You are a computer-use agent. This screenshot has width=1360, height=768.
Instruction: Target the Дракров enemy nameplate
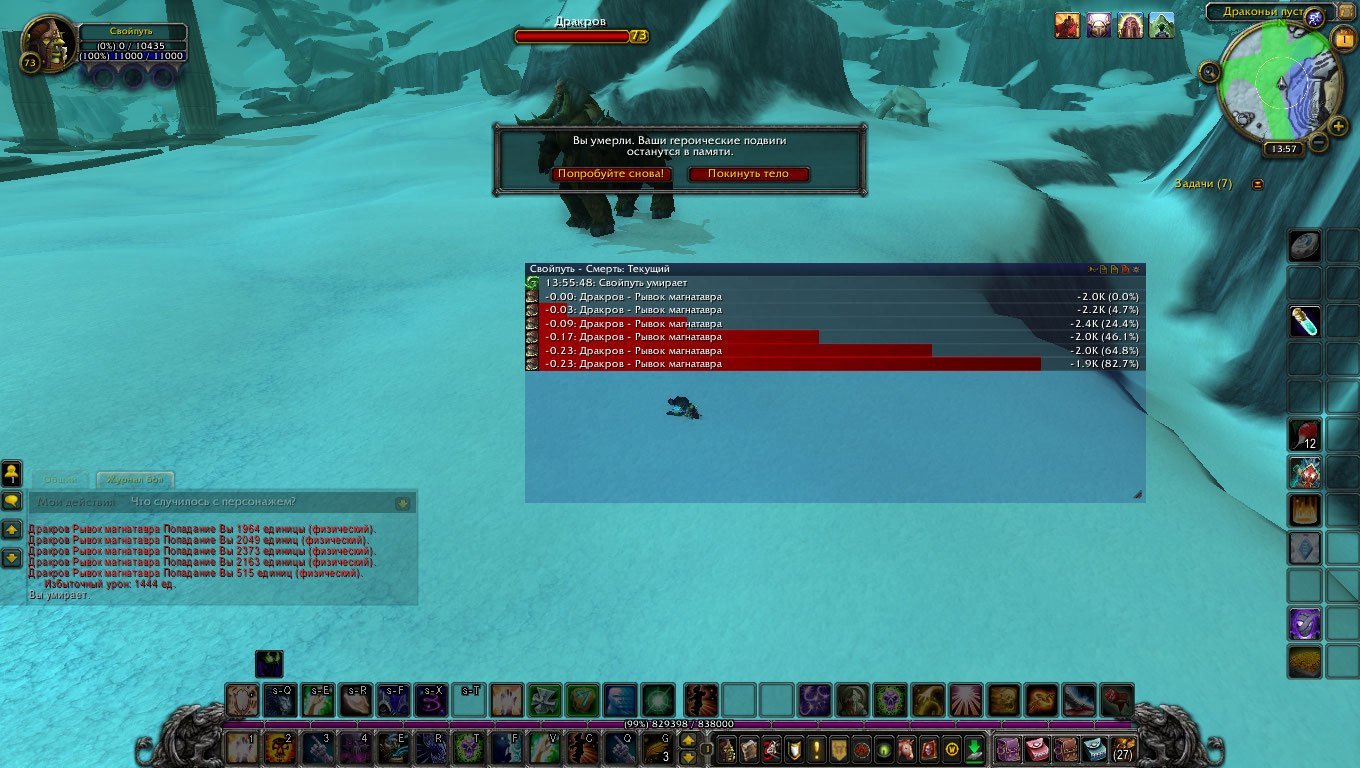point(580,36)
